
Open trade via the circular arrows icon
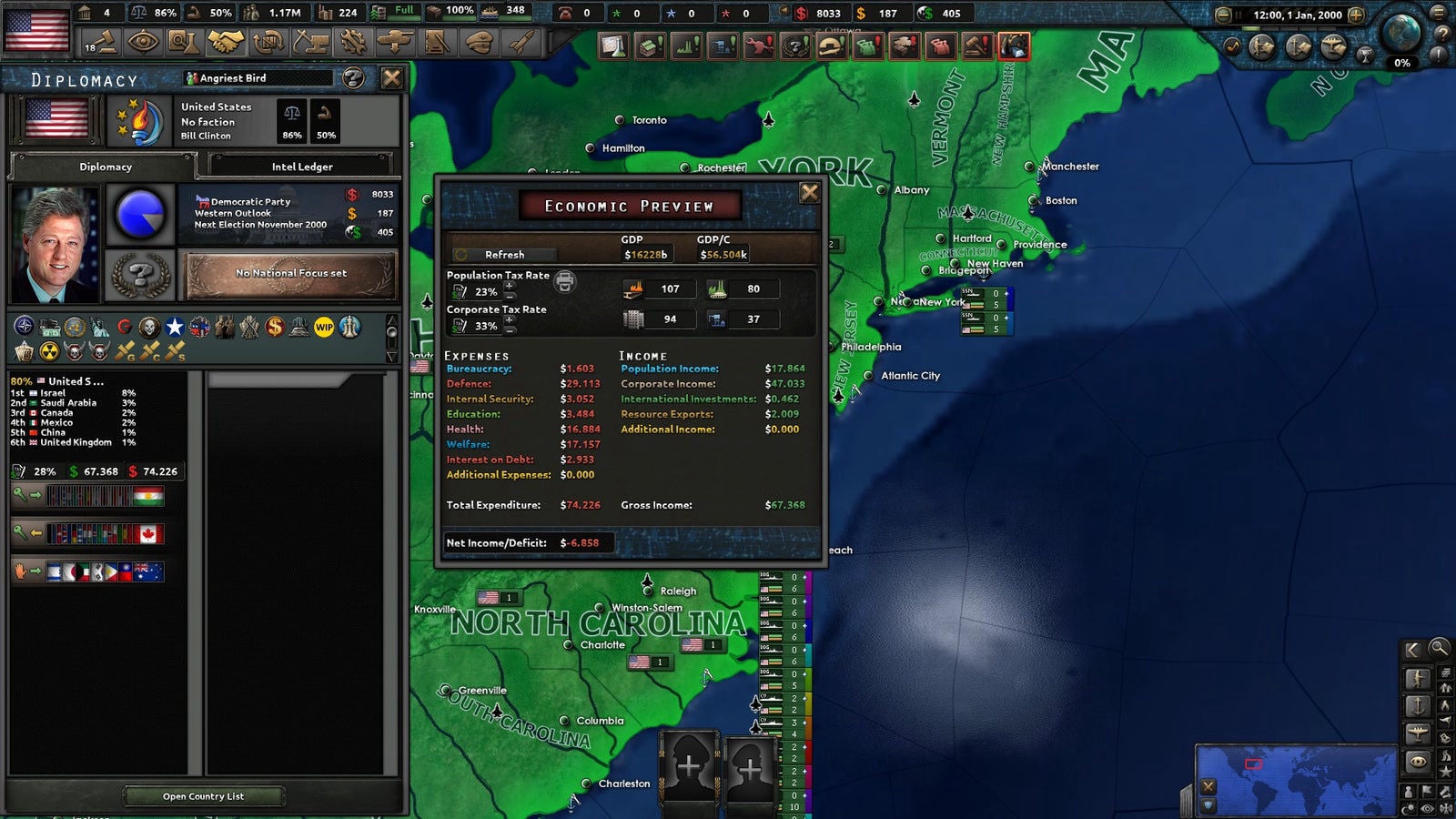pyautogui.click(x=269, y=41)
